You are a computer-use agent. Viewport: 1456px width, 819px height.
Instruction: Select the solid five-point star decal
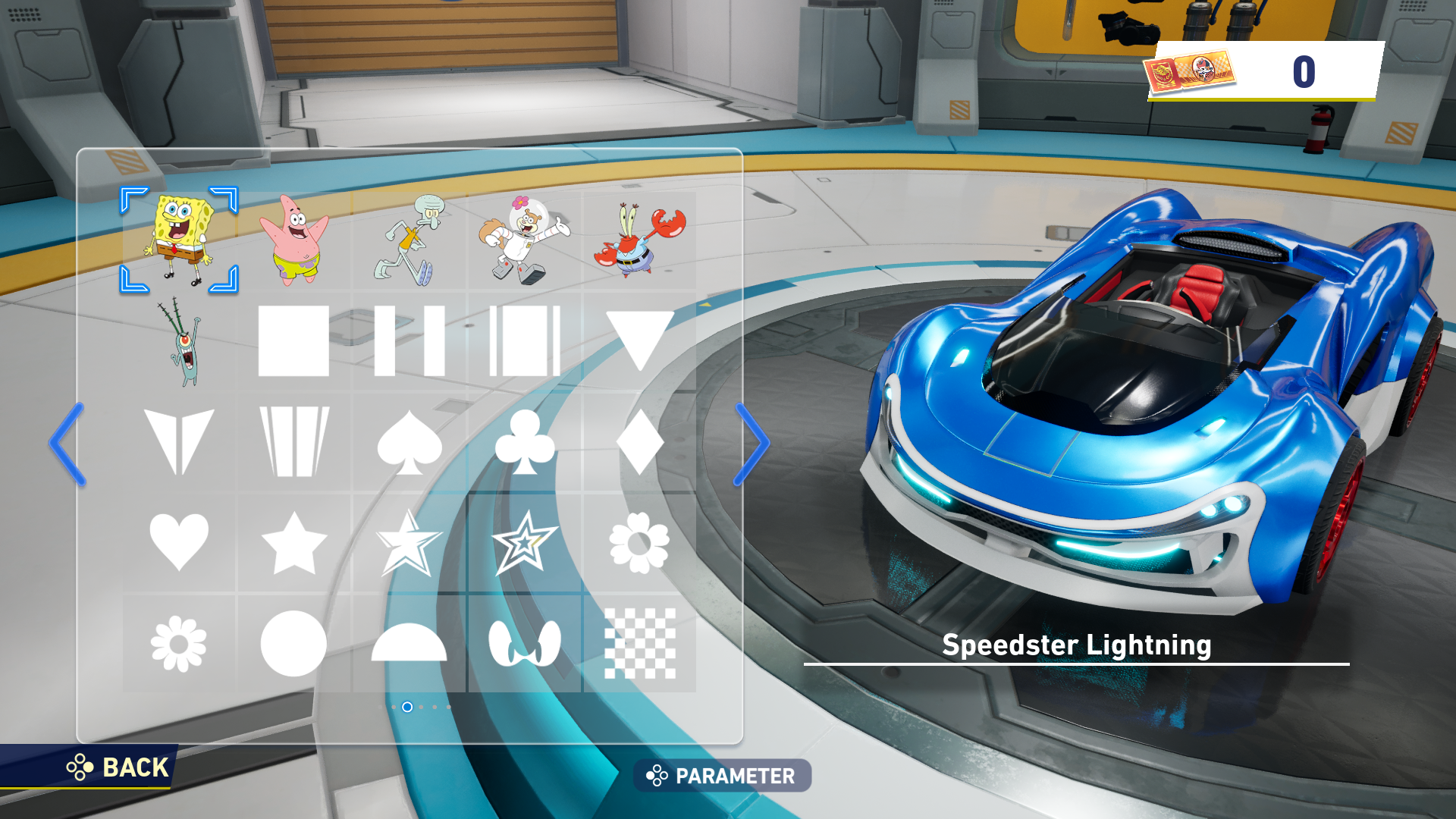[x=293, y=543]
